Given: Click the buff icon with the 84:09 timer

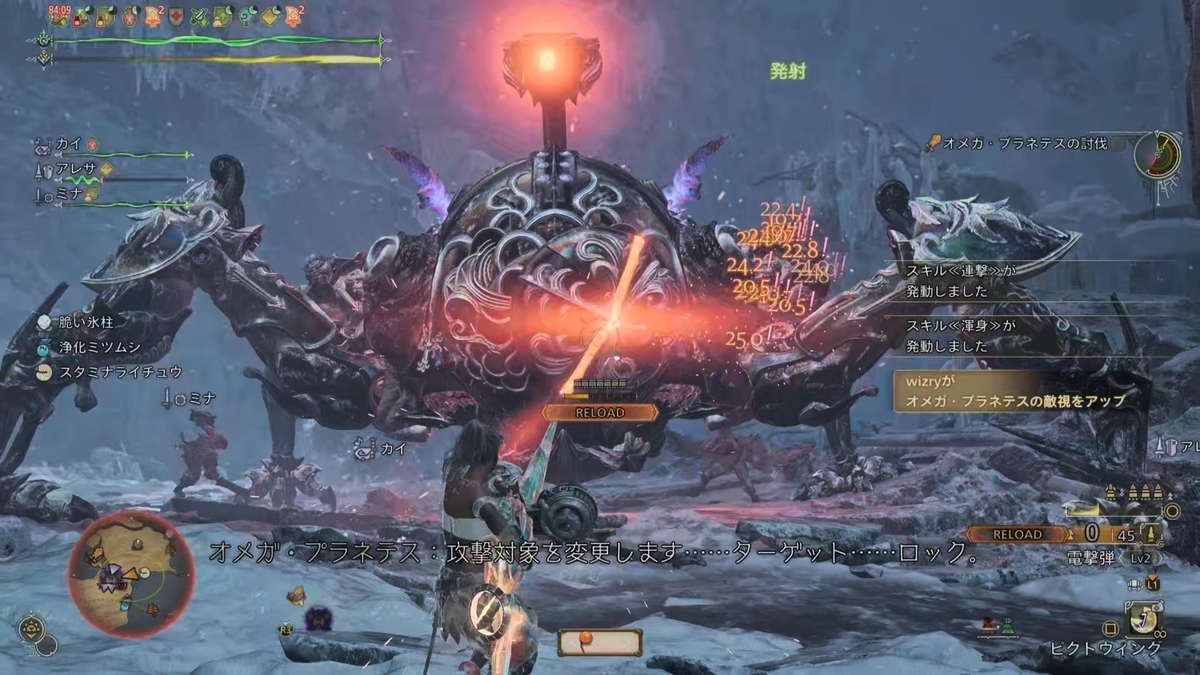Looking at the screenshot, I should tap(60, 15).
